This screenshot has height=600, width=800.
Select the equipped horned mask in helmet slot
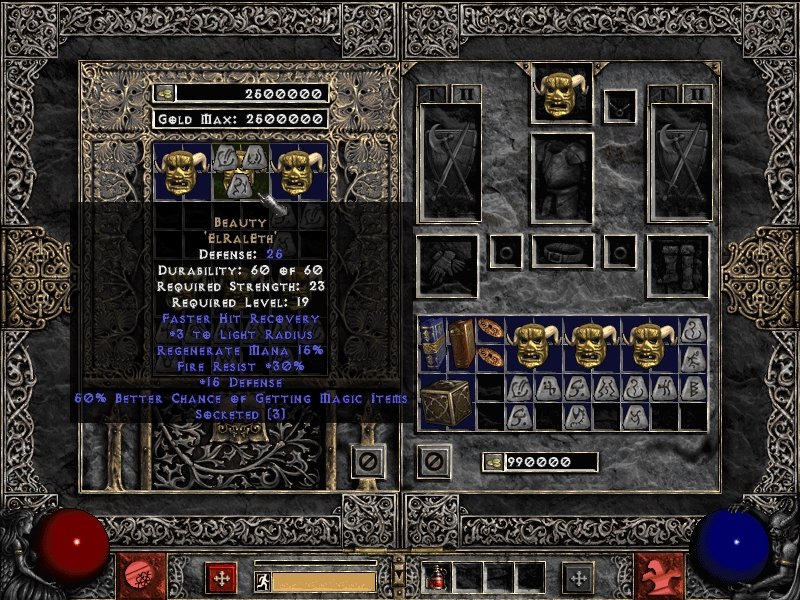point(561,94)
